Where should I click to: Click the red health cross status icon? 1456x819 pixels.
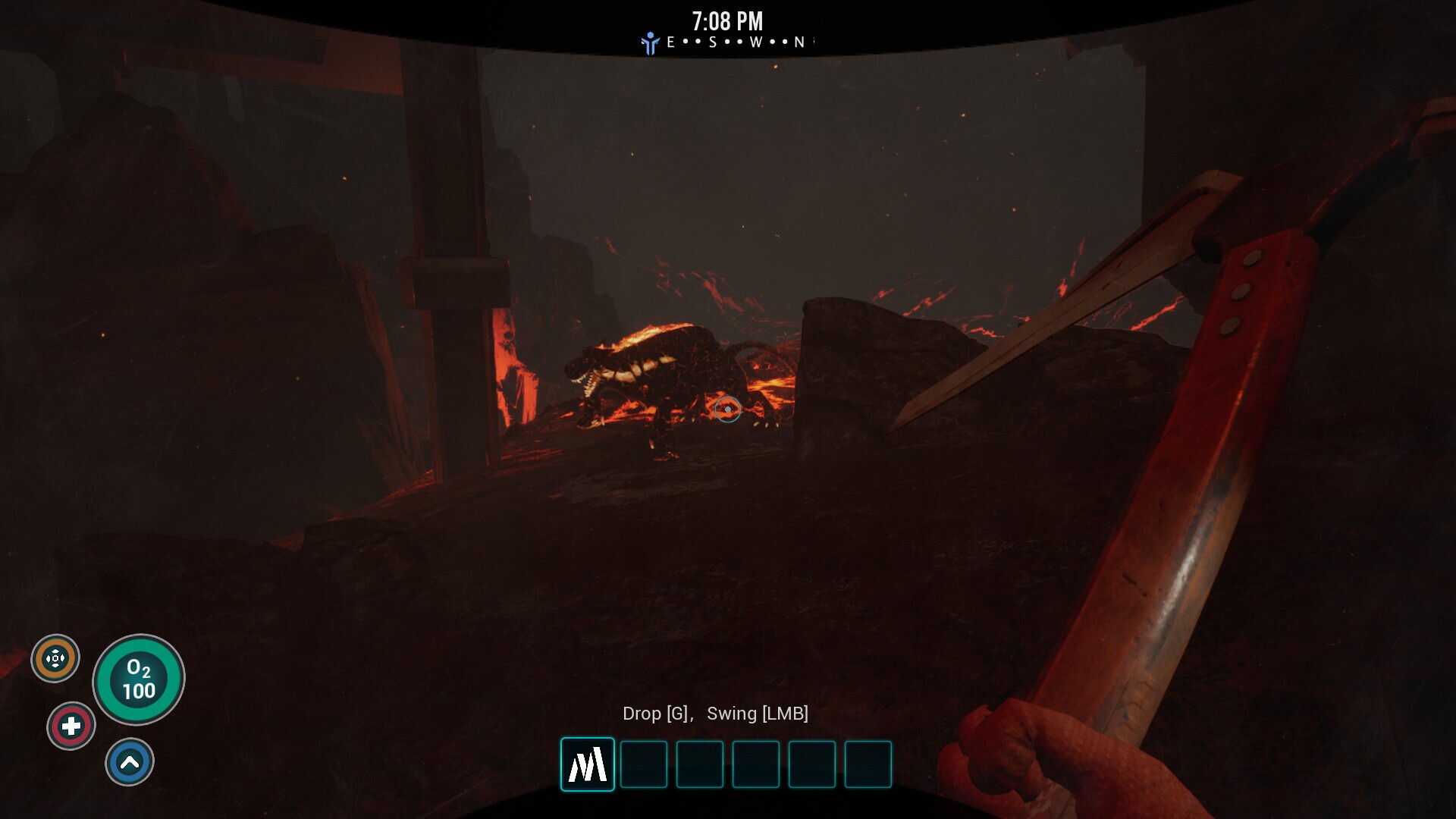[71, 725]
